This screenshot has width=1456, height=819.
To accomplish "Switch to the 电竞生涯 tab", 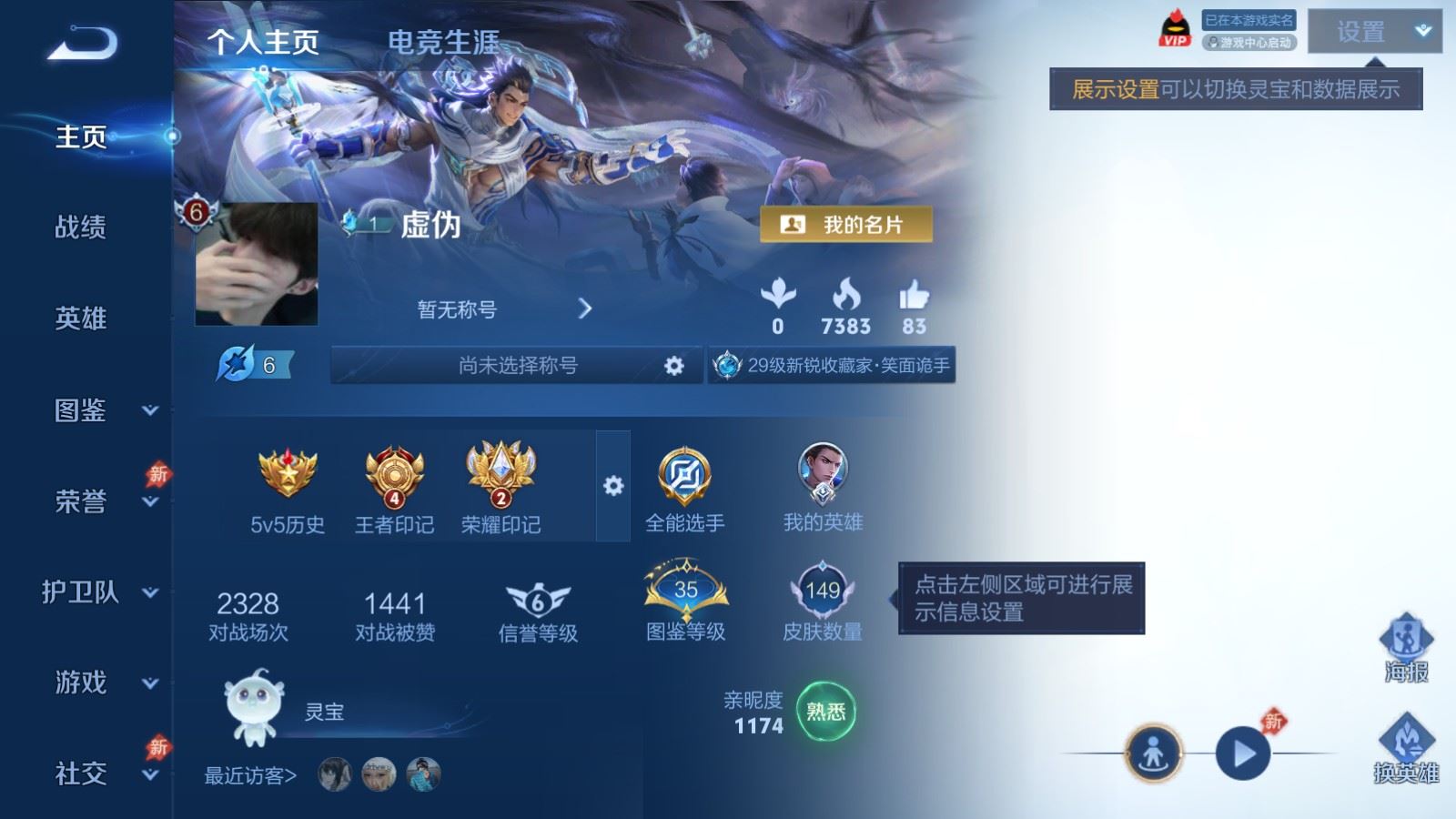I will [x=443, y=42].
